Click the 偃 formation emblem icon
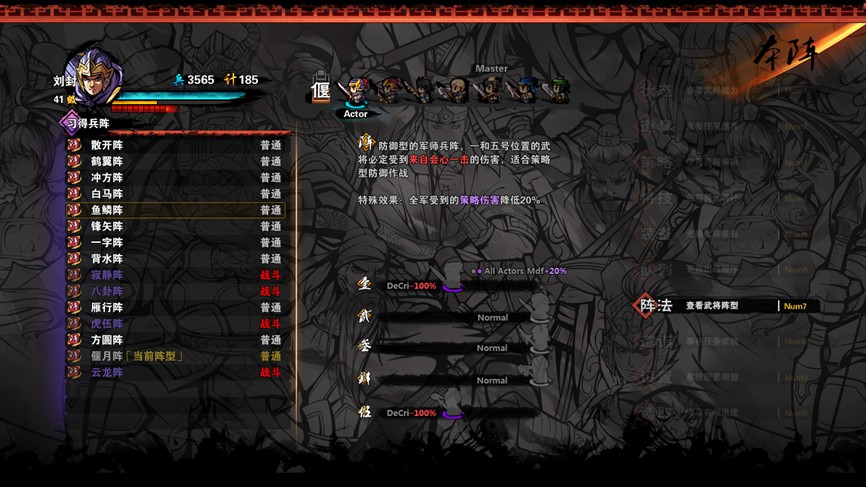Viewport: 866px width, 487px height. (x=321, y=90)
